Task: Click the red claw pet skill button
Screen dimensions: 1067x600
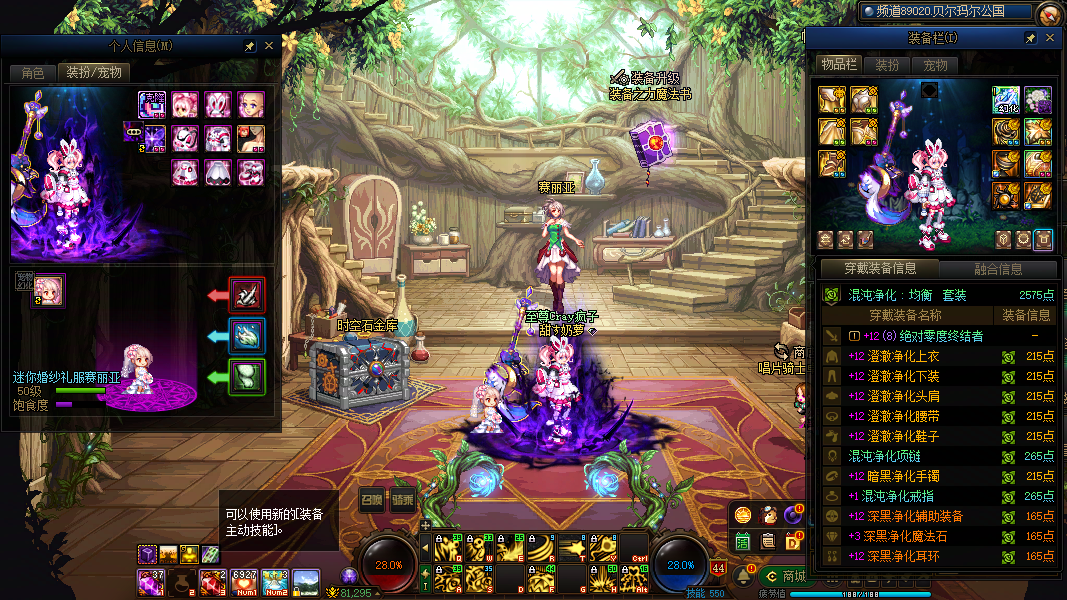Action: pos(247,294)
